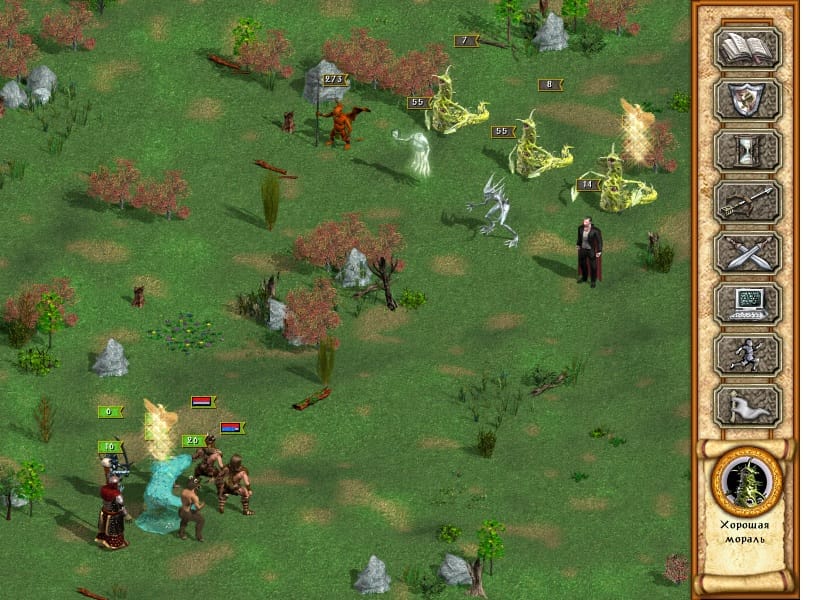The image size is (819, 600).
Task: Choose the shield defend action
Action: (x=746, y=98)
